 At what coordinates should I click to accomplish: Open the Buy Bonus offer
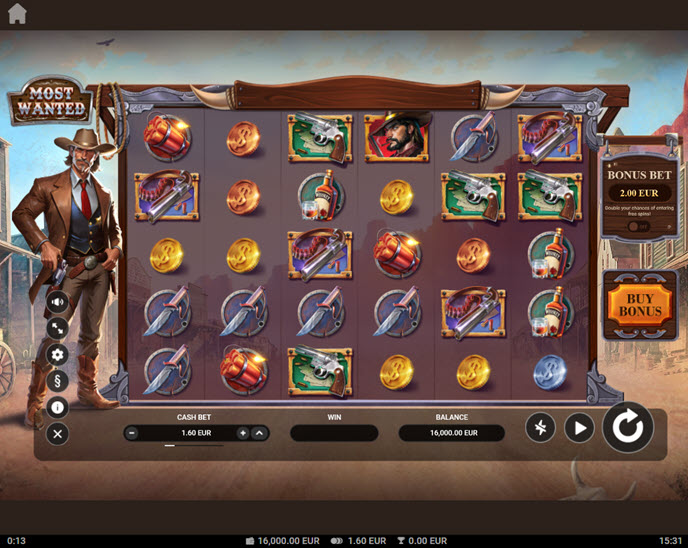tap(640, 304)
